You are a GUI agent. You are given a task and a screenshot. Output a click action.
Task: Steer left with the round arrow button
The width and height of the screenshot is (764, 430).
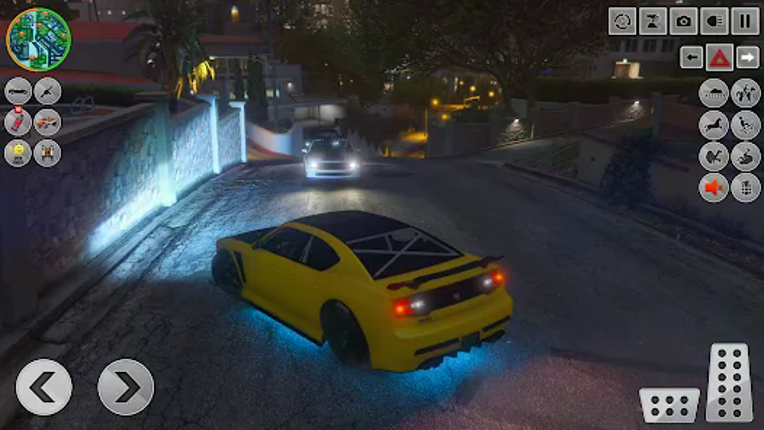[x=44, y=387]
